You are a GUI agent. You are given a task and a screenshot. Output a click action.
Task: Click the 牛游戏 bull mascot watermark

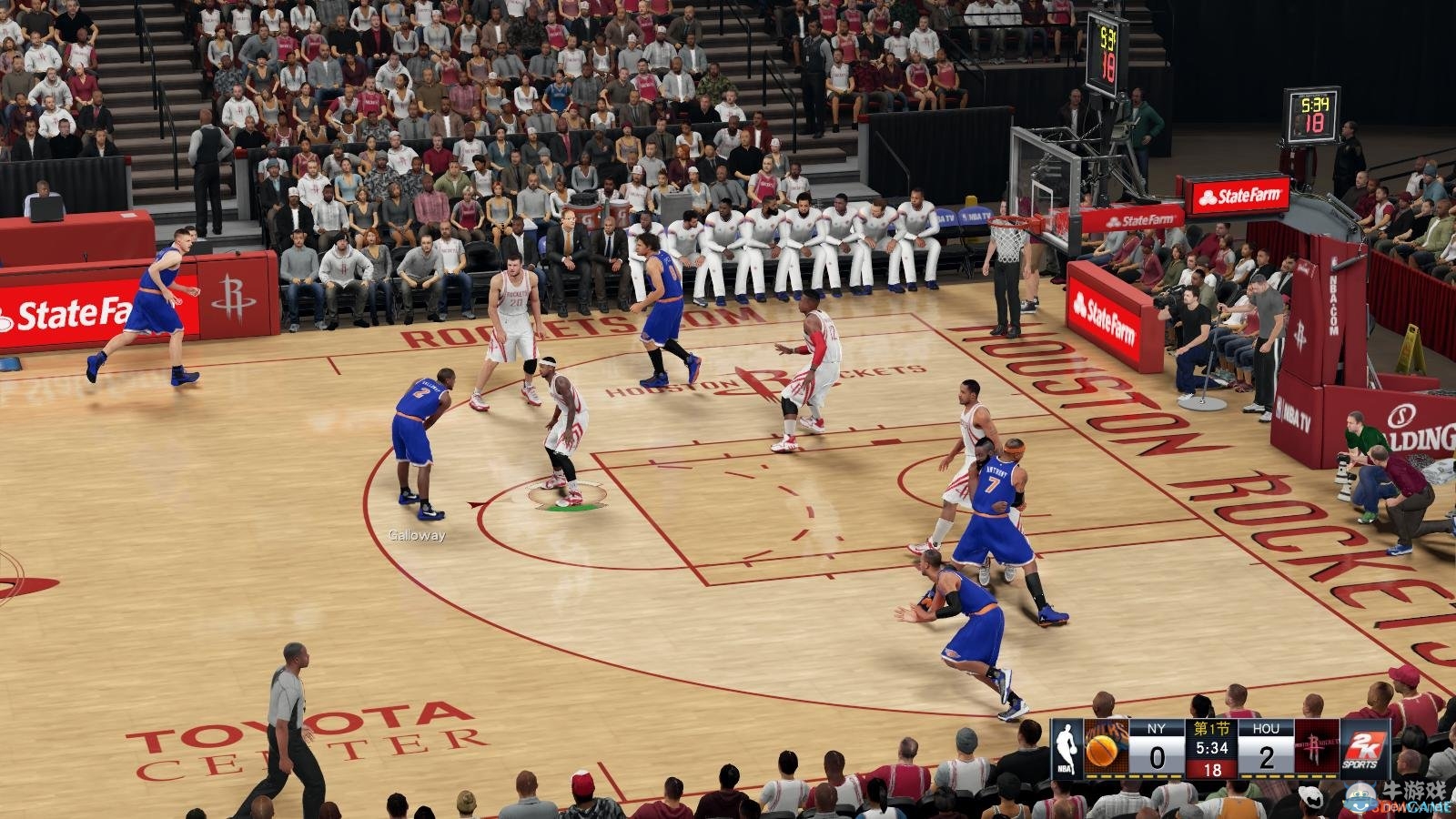coord(1360,795)
